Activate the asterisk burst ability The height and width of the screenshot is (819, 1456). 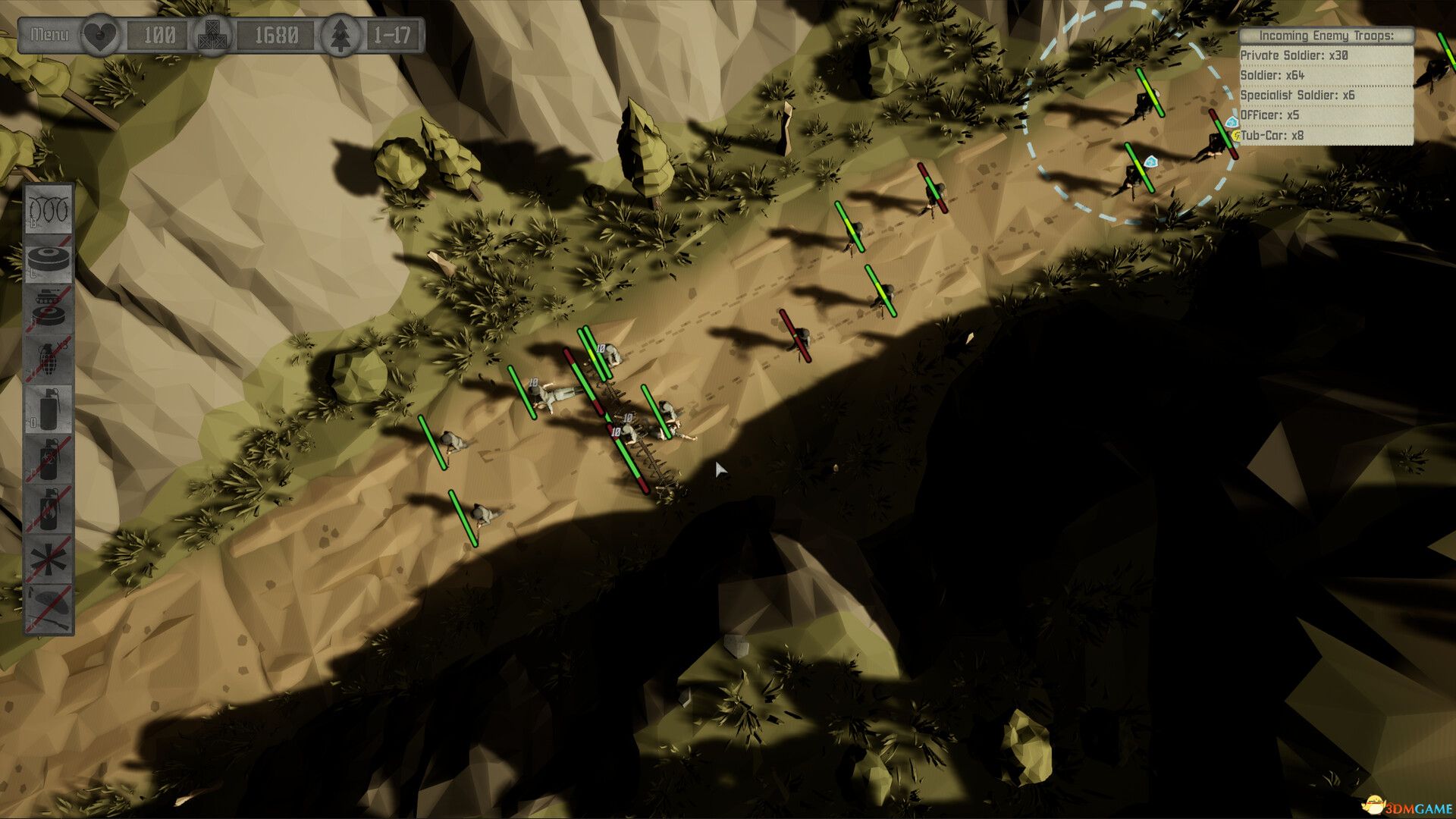pyautogui.click(x=49, y=560)
